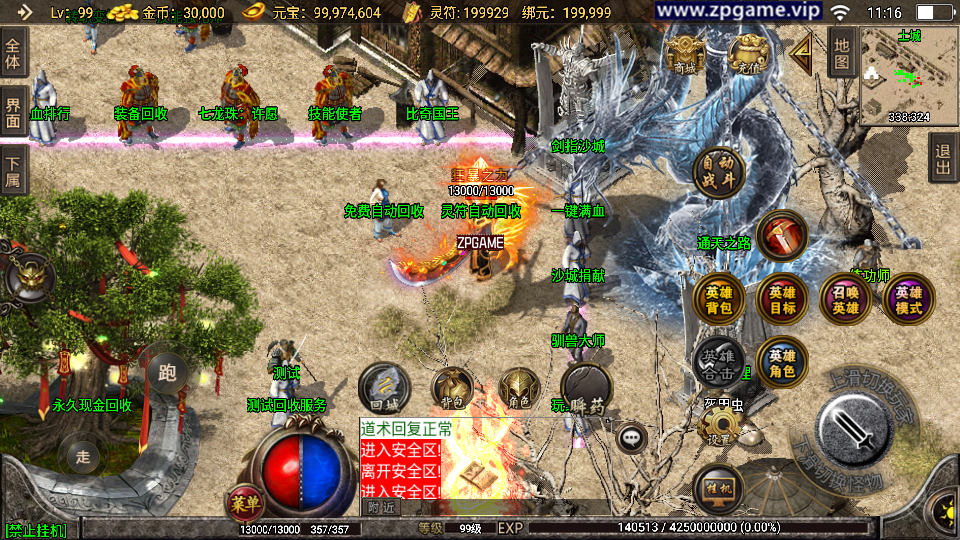Open the 角色 character helmet icon
The width and height of the screenshot is (960, 540).
519,389
